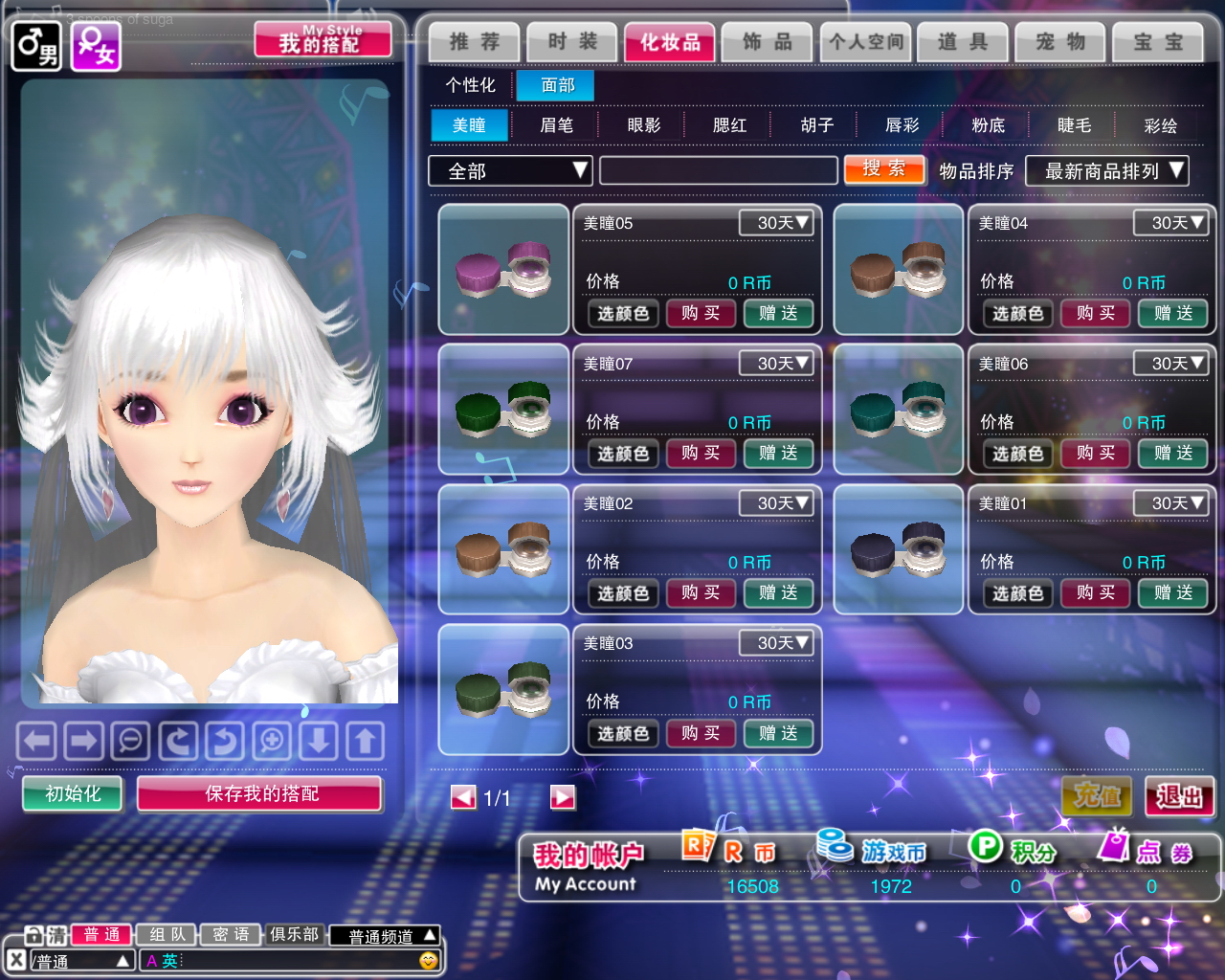
Task: Select the 美瞳03 green lens thumbnail
Action: pos(503,689)
